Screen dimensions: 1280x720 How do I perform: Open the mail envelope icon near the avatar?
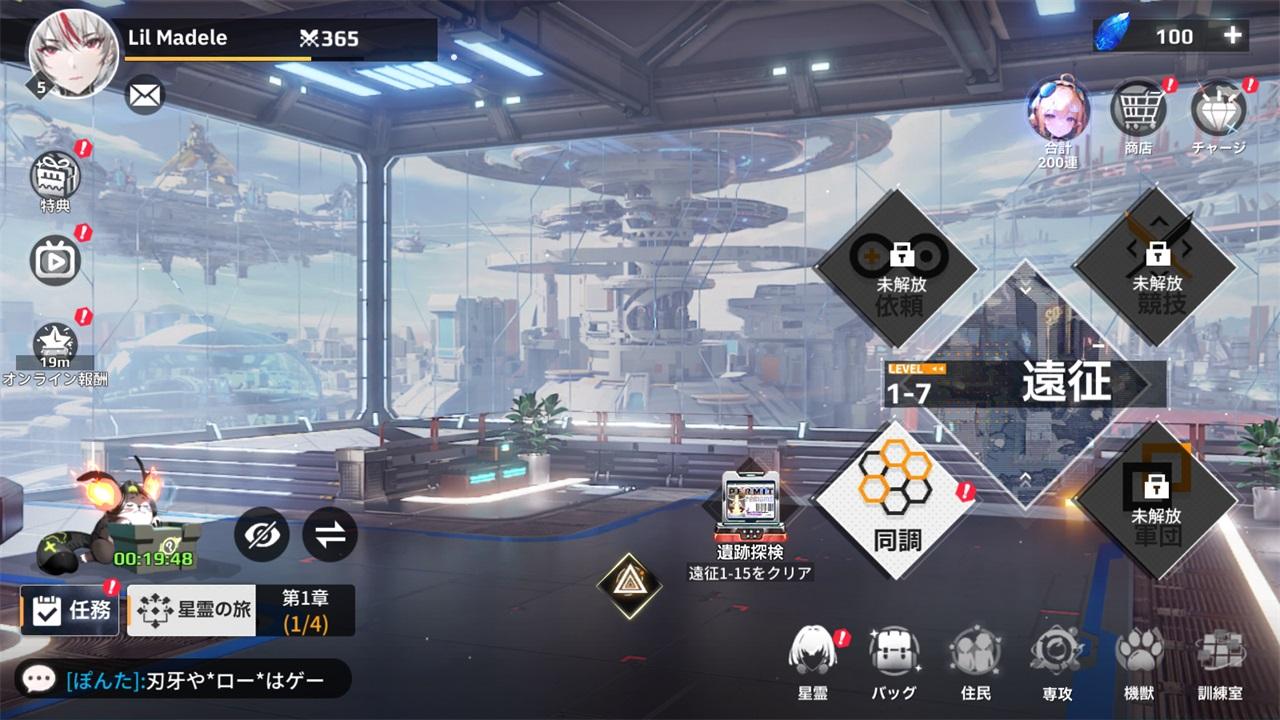143,95
